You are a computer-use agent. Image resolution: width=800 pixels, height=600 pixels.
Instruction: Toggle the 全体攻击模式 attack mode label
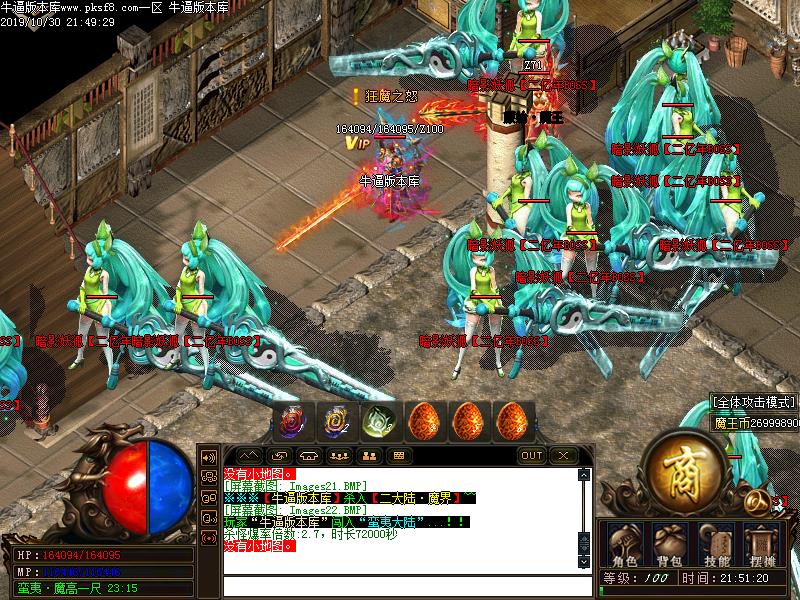pyautogui.click(x=755, y=403)
